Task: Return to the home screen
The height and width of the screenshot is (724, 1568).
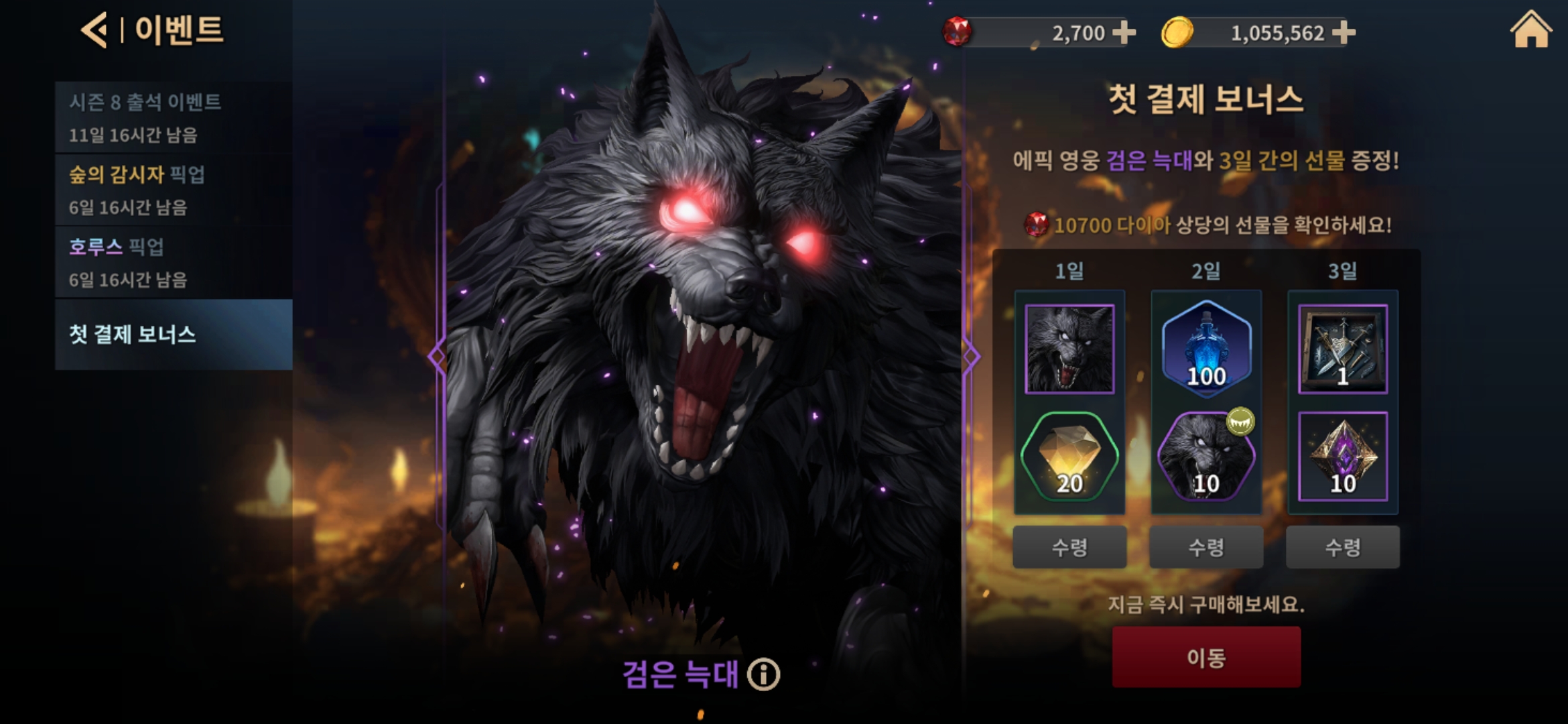Action: (1530, 30)
